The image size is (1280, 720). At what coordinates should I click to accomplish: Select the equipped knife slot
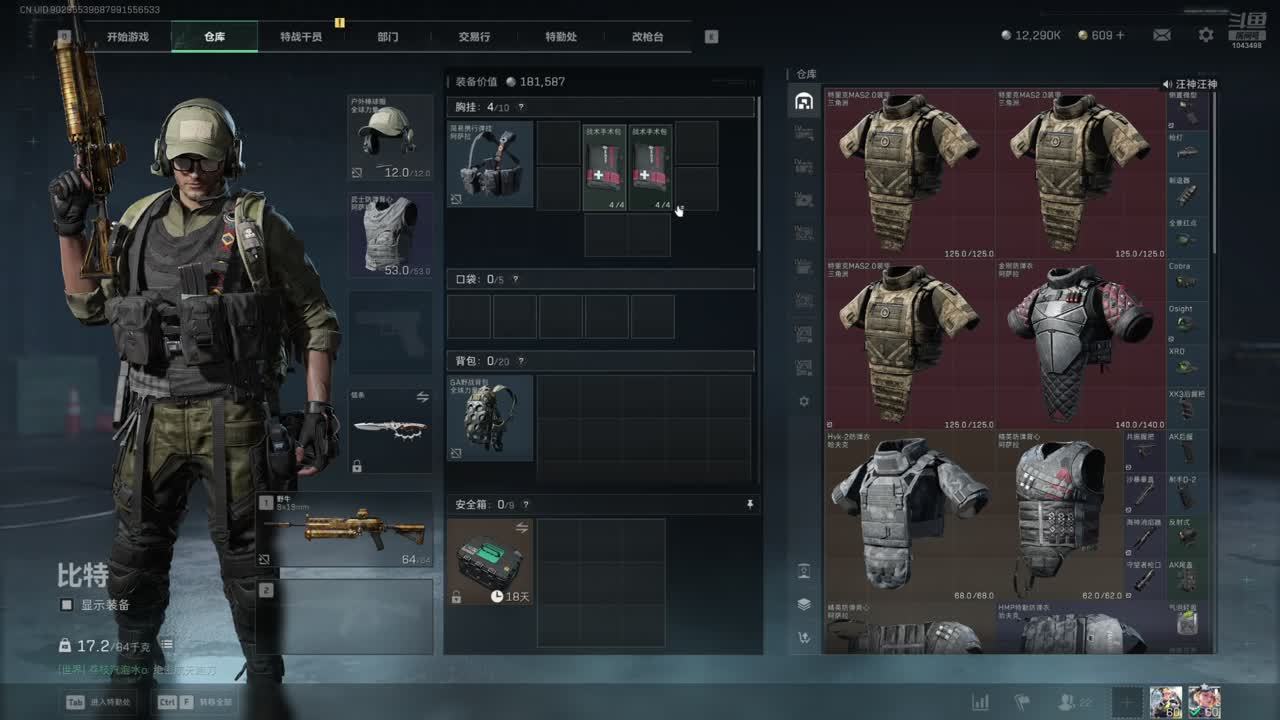pyautogui.click(x=390, y=430)
